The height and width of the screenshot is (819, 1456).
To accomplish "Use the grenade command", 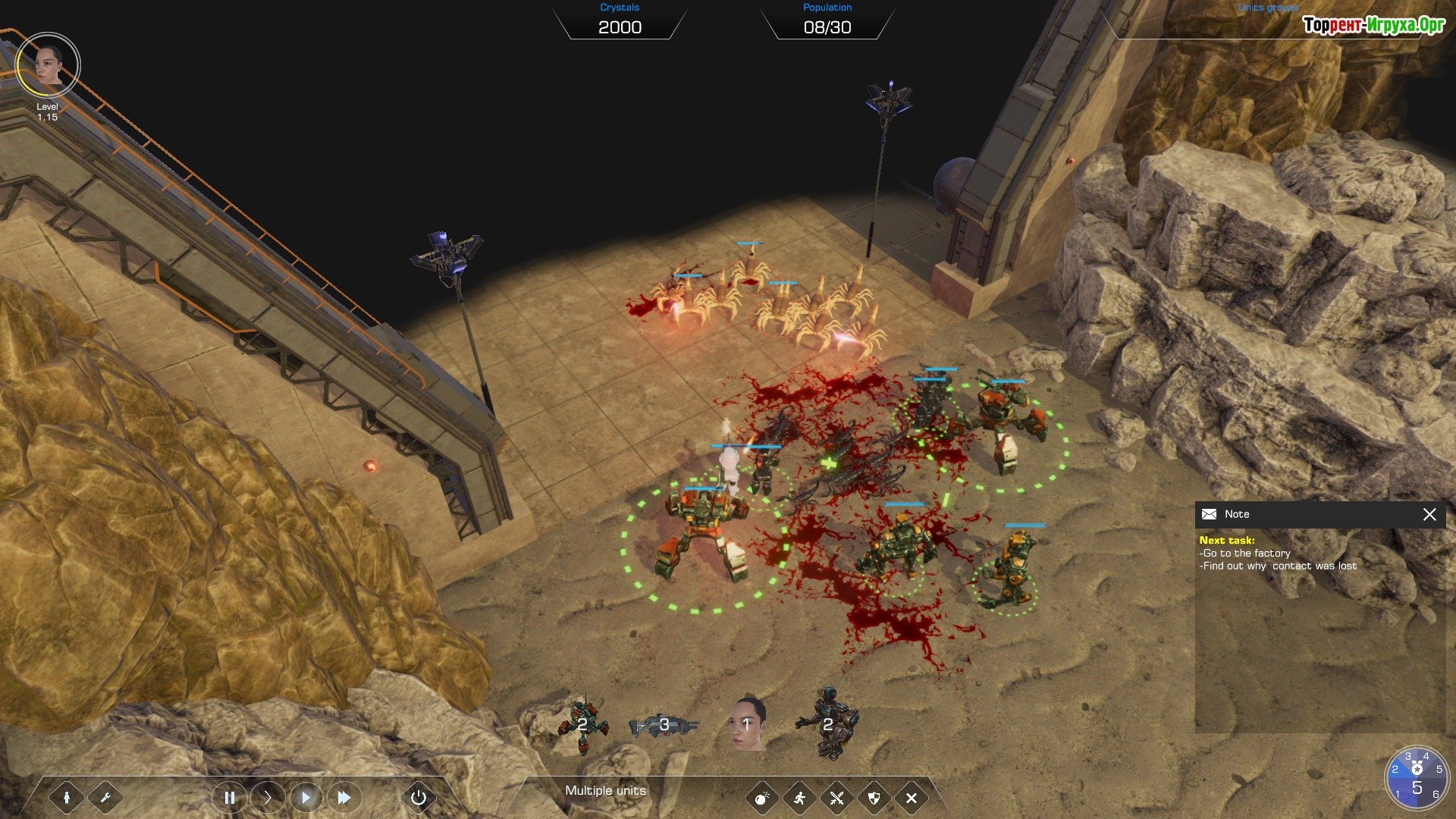I will point(762,798).
